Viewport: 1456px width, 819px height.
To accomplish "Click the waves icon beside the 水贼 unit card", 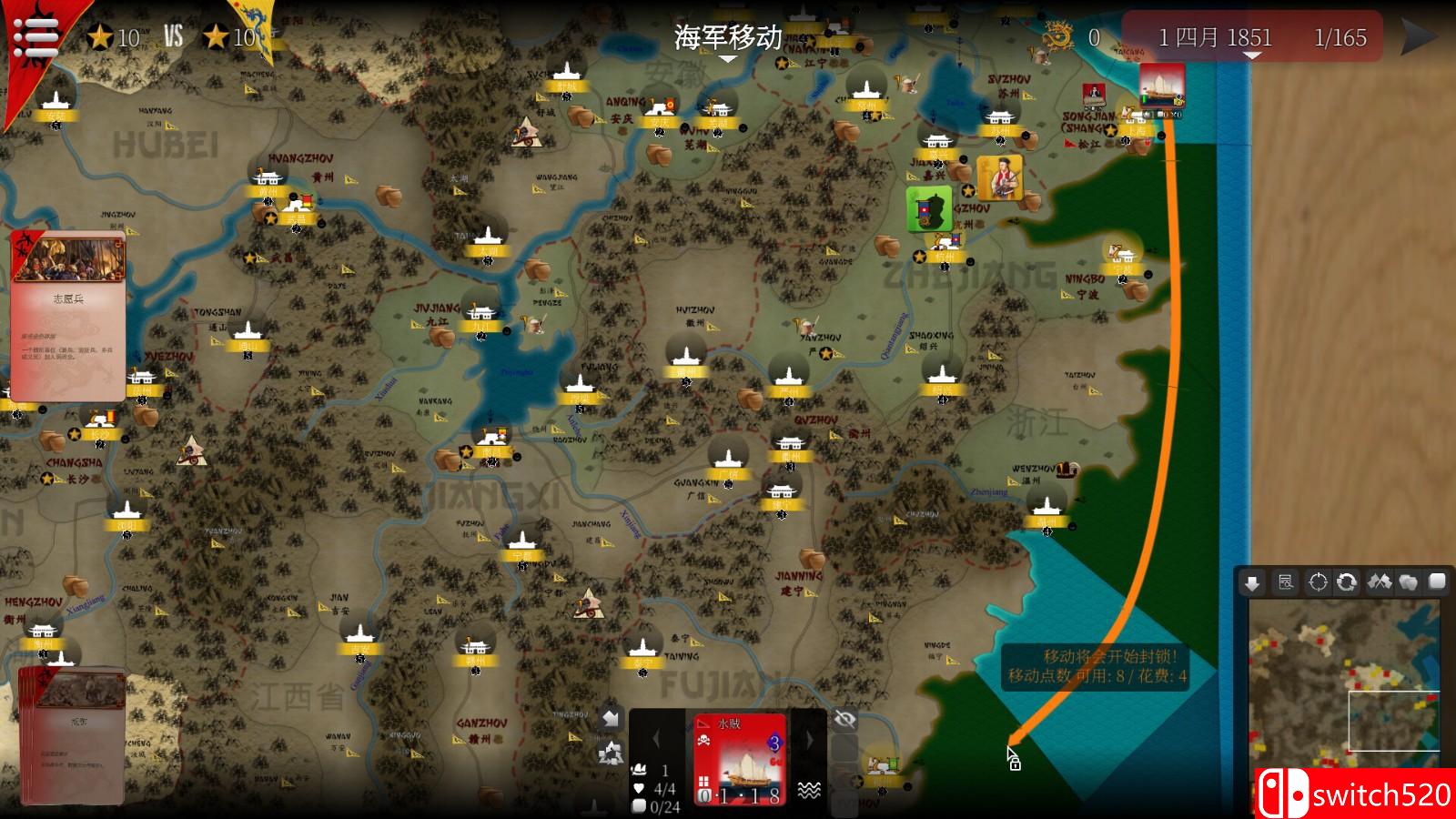I will tap(809, 790).
